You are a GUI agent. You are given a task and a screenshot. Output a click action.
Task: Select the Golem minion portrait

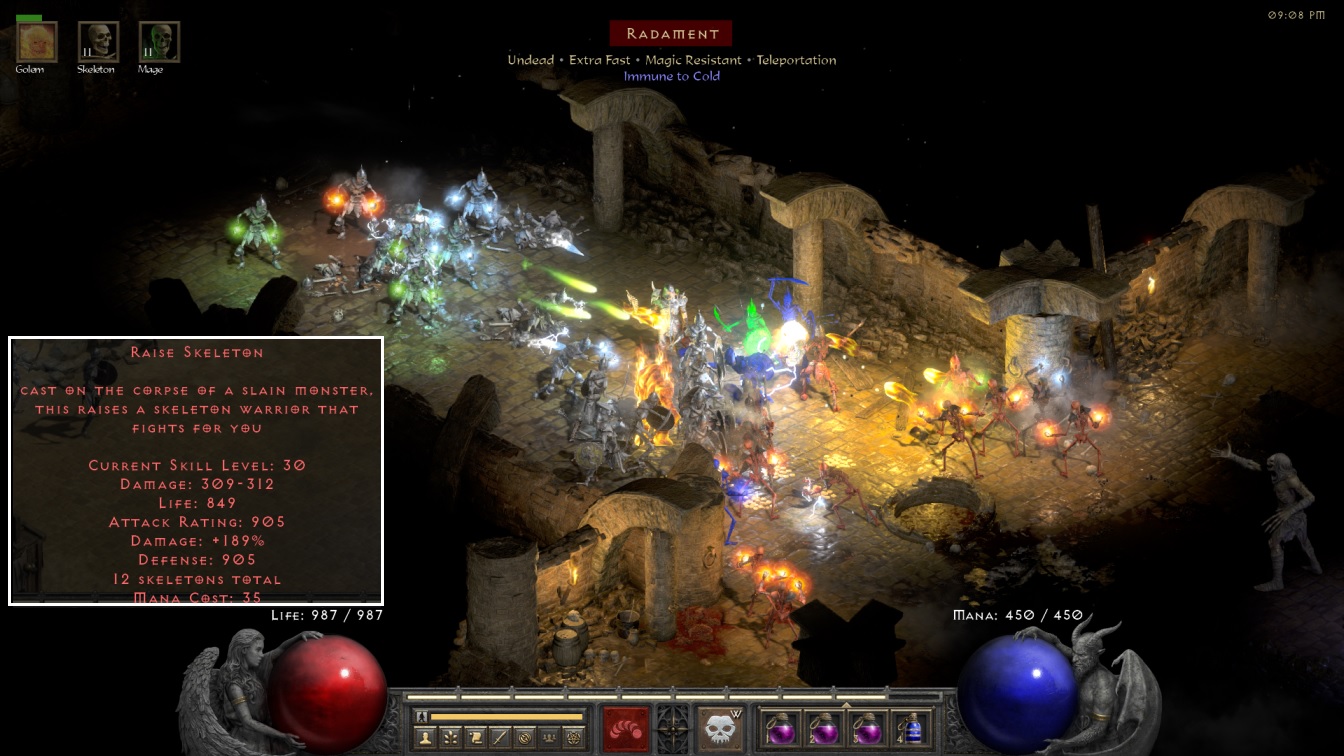36,42
